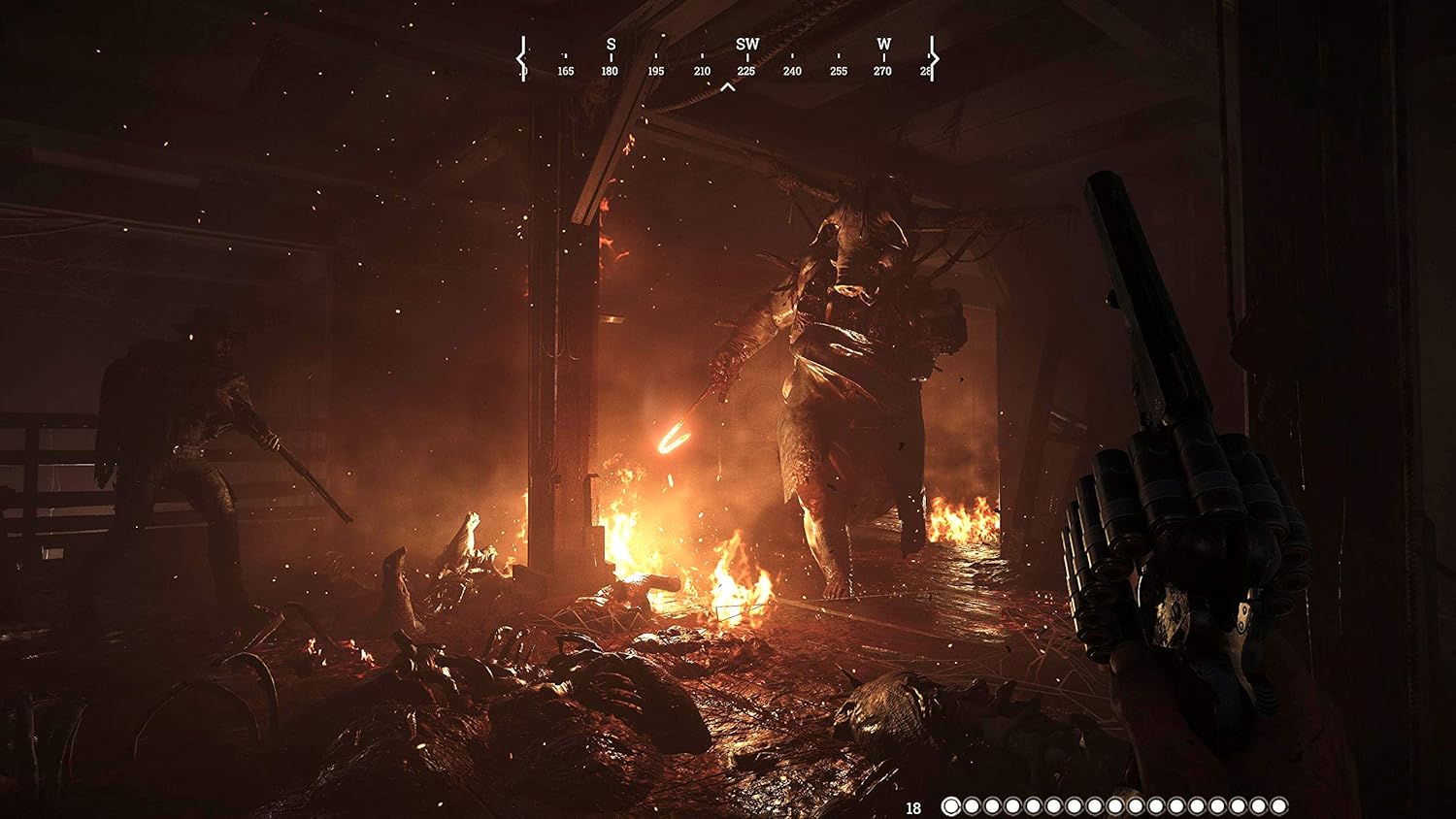
Task: Select the last ammo round icon
Action: click(x=1277, y=805)
